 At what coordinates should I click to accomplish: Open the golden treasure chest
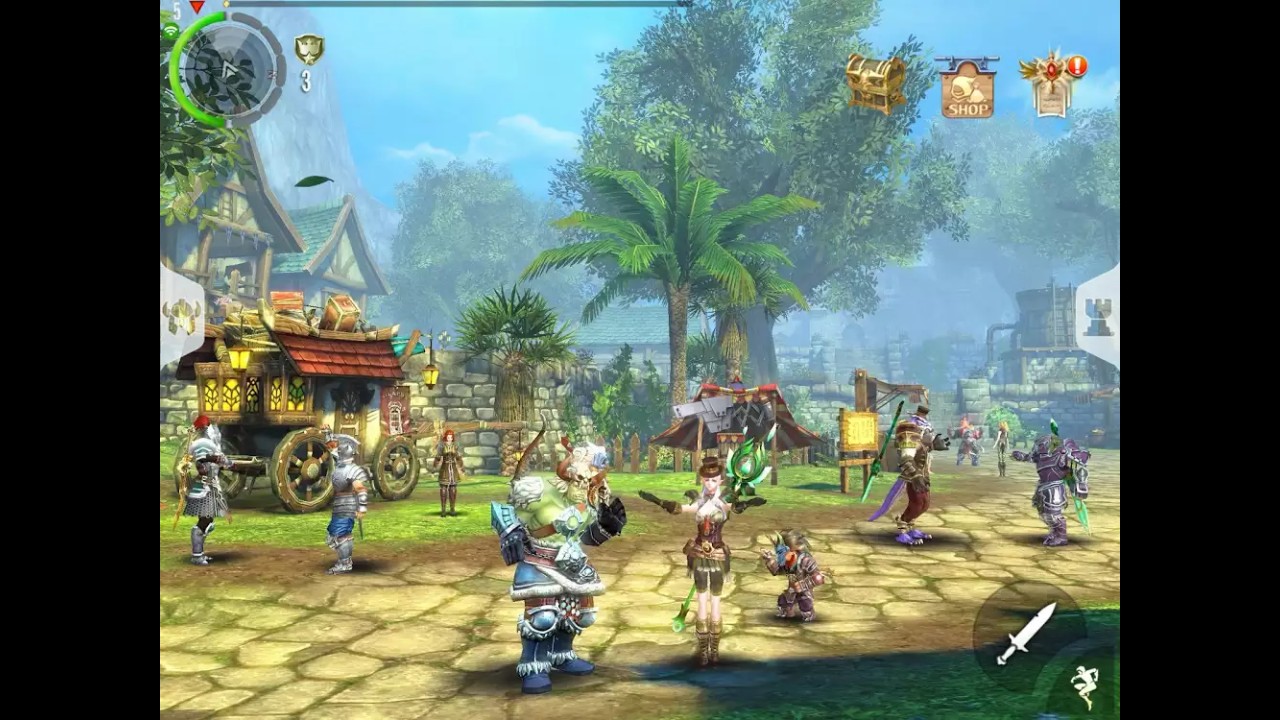(875, 82)
